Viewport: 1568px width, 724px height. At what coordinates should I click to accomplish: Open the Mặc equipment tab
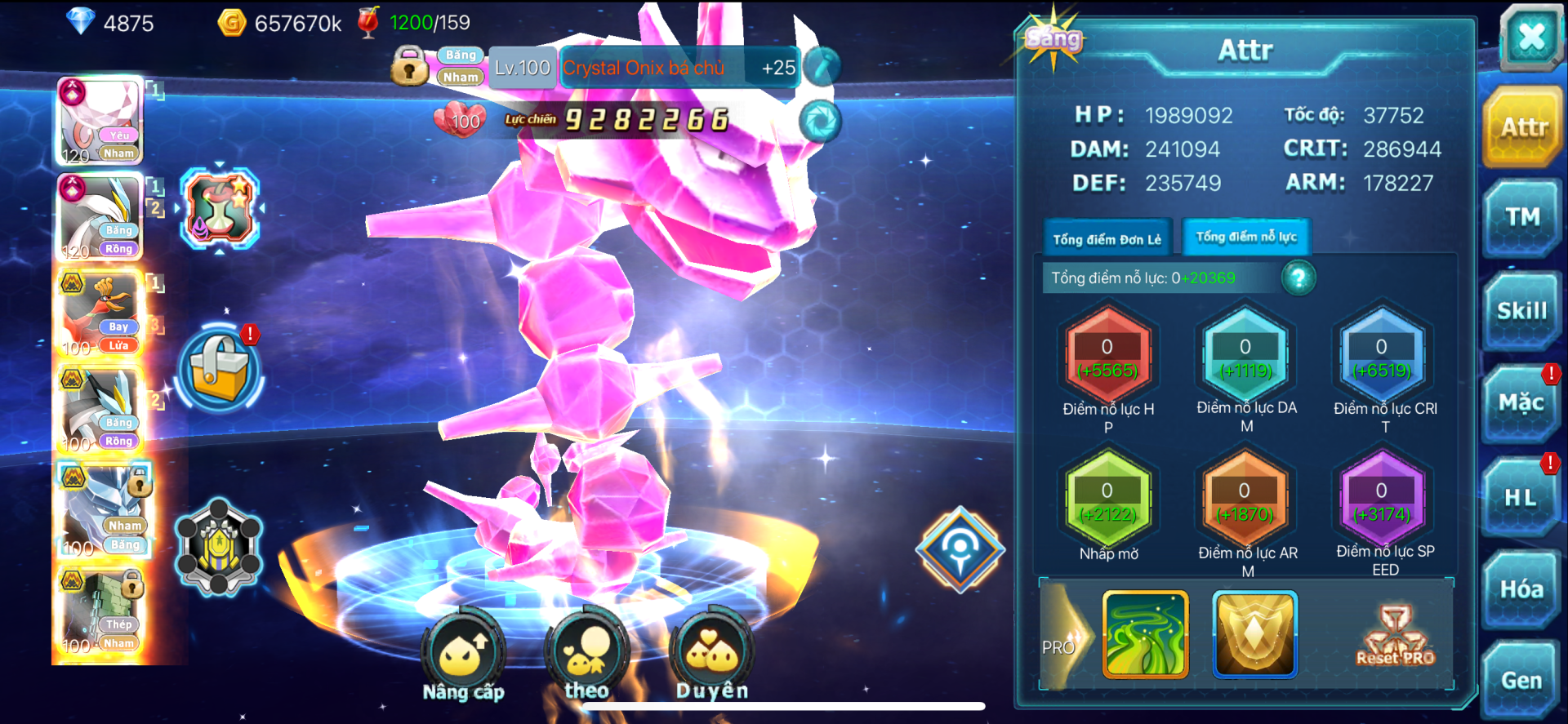point(1521,403)
